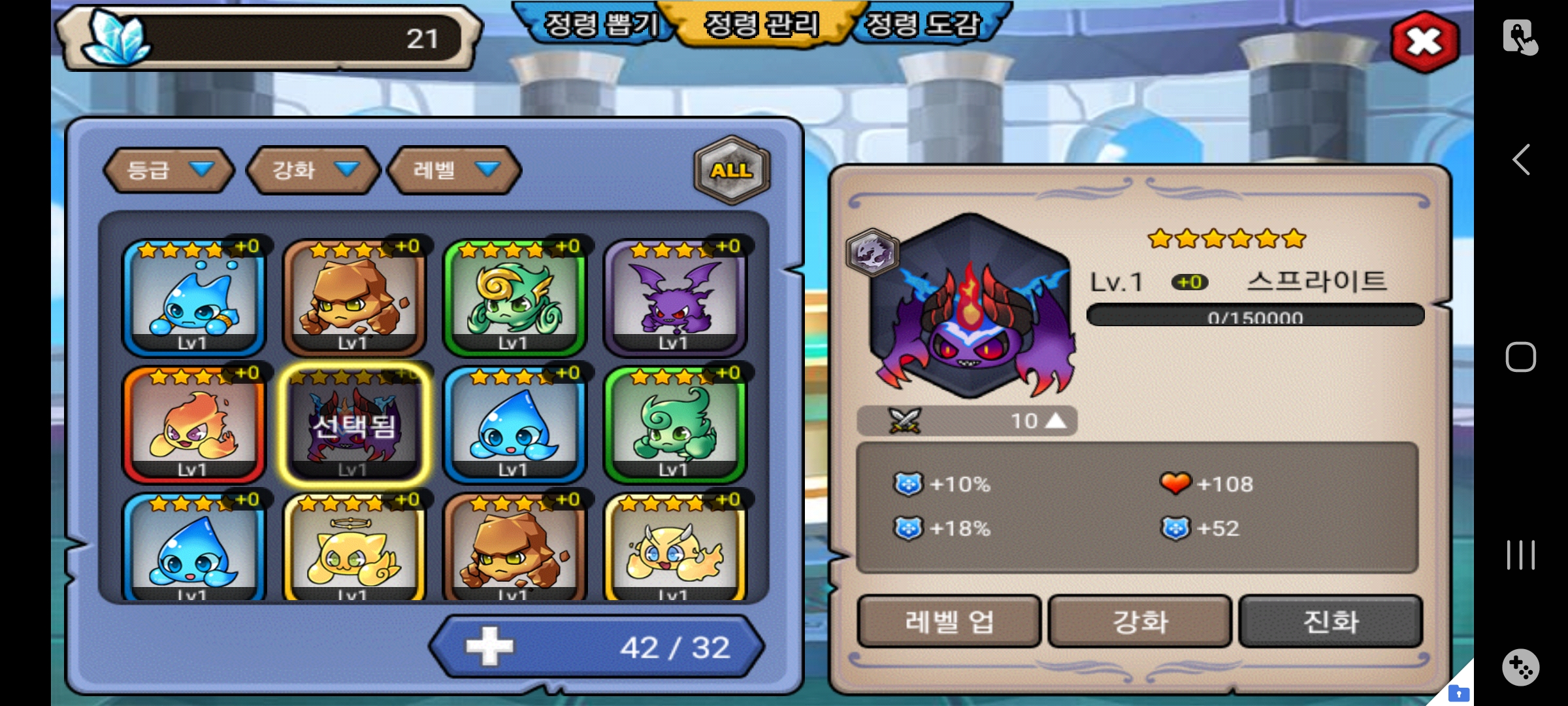Select the purple bat spirit tile
This screenshot has width=1568, height=706.
675,297
